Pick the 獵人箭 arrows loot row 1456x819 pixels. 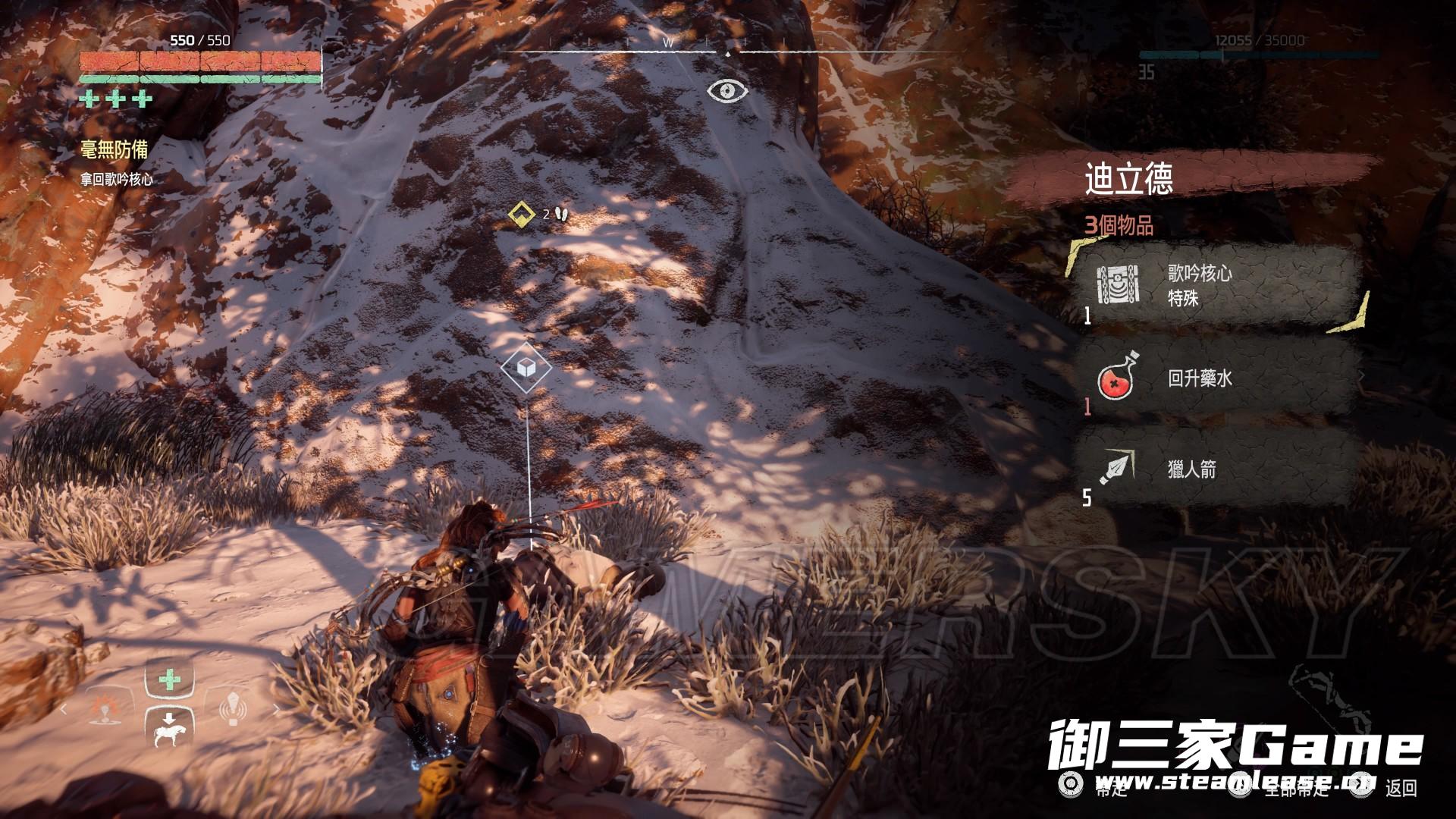coord(1213,469)
